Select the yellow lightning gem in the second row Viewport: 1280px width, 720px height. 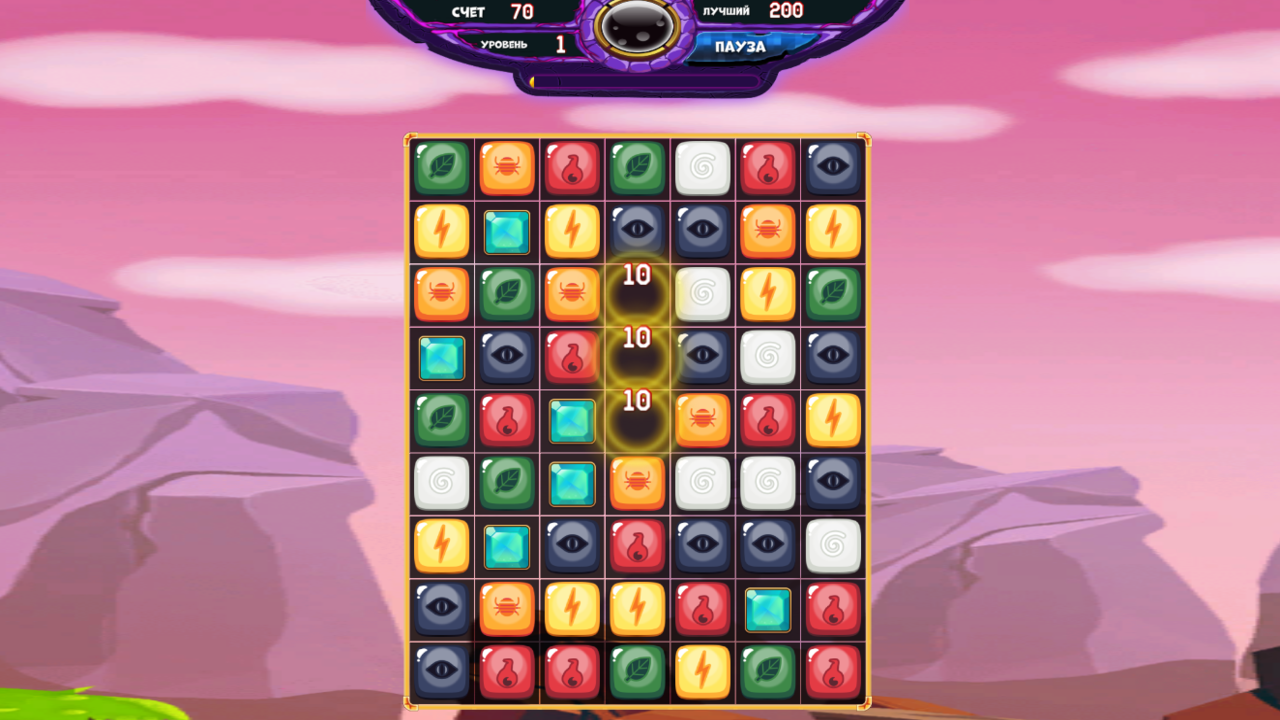(440, 231)
